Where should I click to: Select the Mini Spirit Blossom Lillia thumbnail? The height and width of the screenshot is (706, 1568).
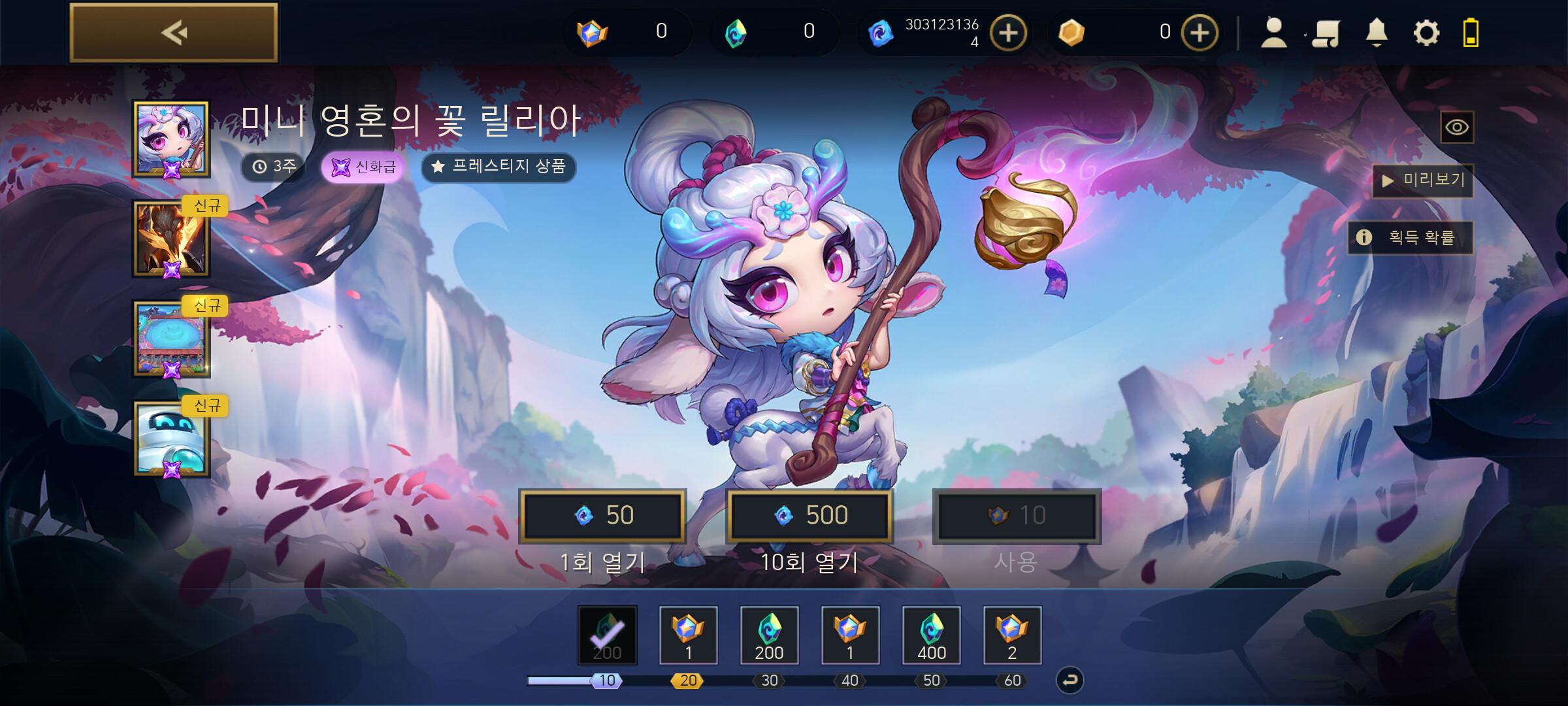(171, 139)
